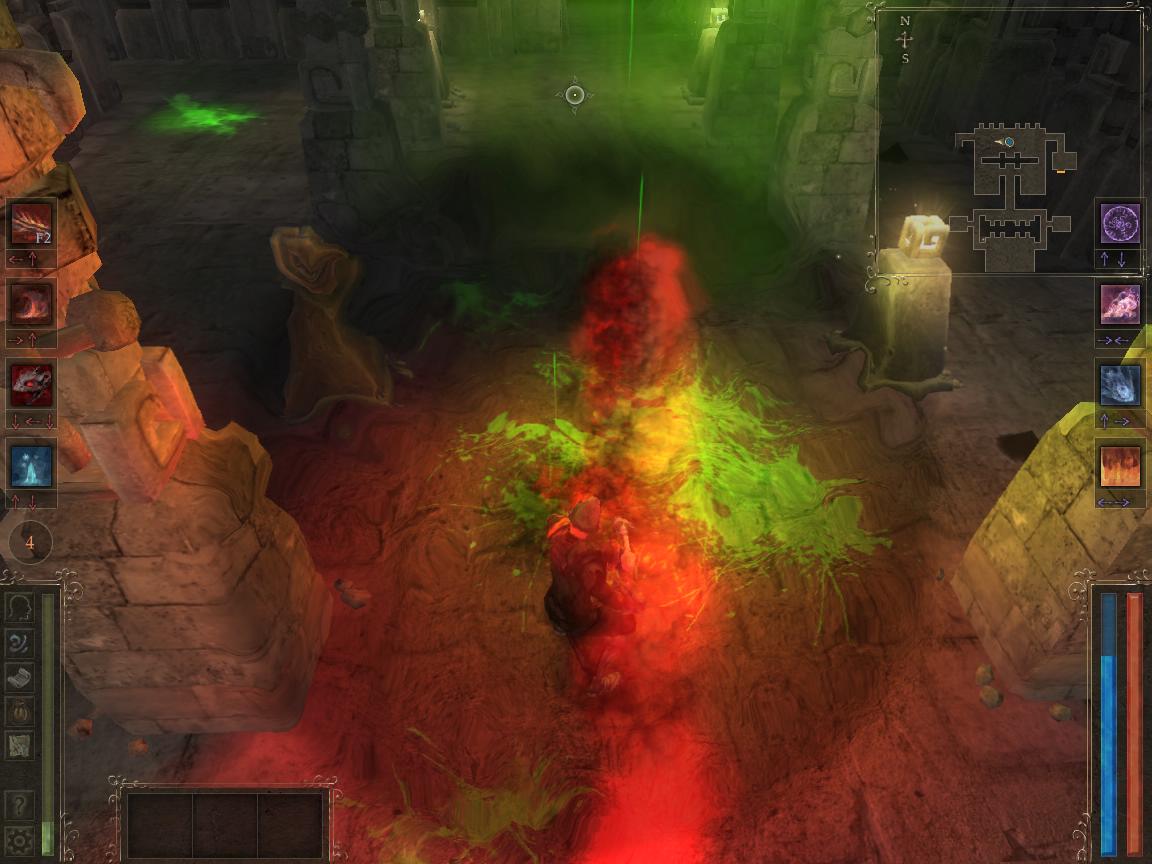Cast the dark red fire swirl spell
The height and width of the screenshot is (864, 1152).
30,303
